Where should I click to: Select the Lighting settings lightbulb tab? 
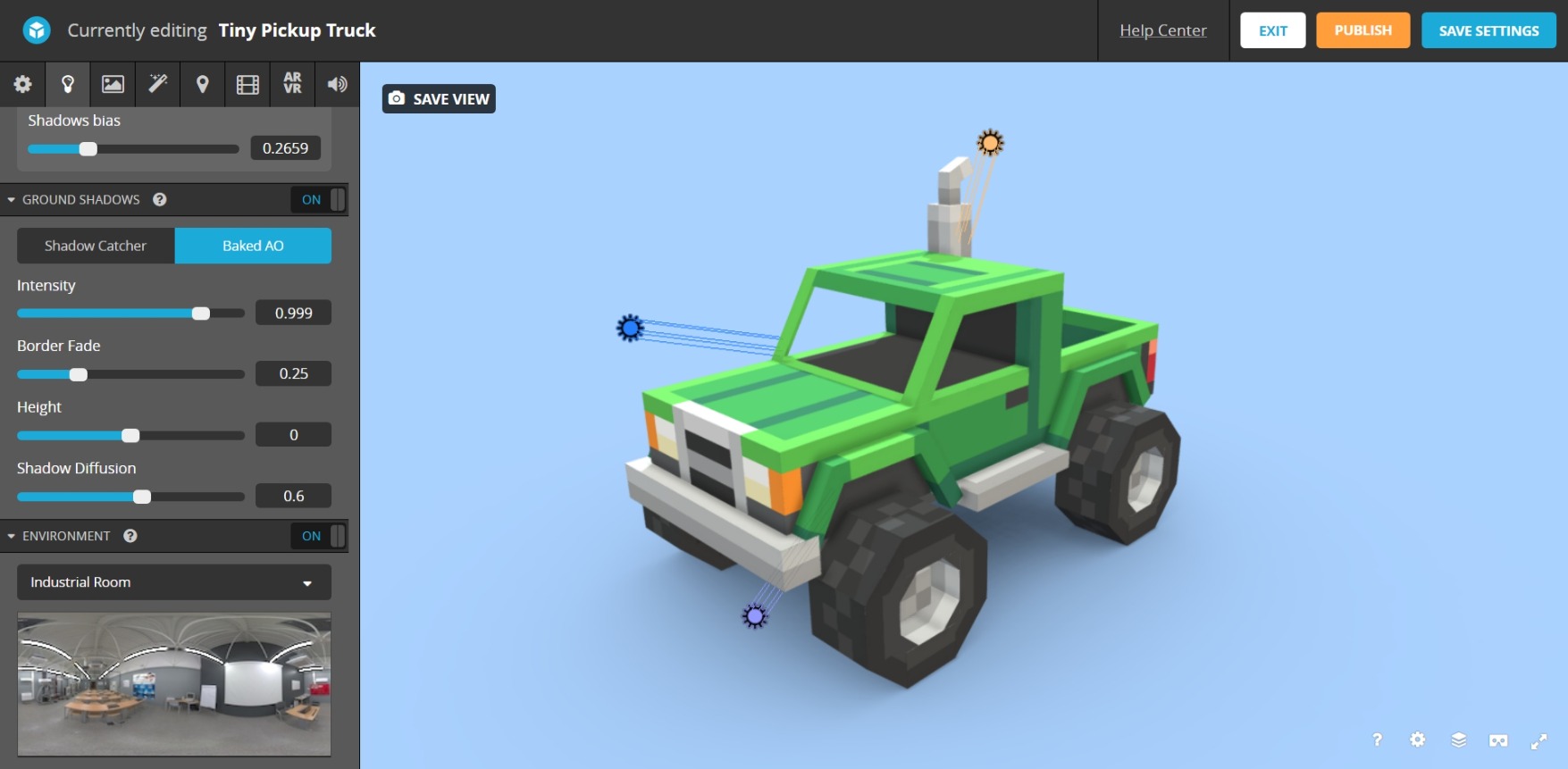[67, 84]
